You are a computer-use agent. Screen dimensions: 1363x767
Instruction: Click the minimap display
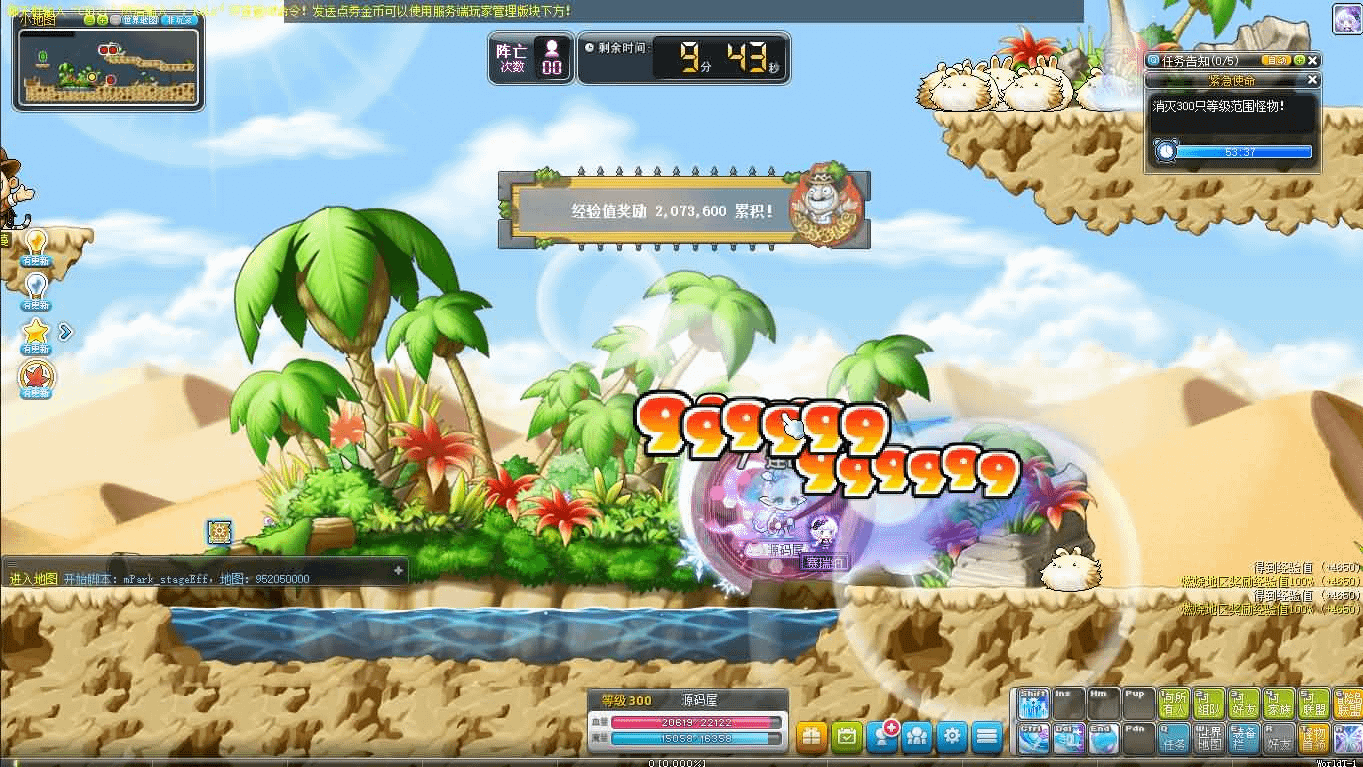[108, 68]
